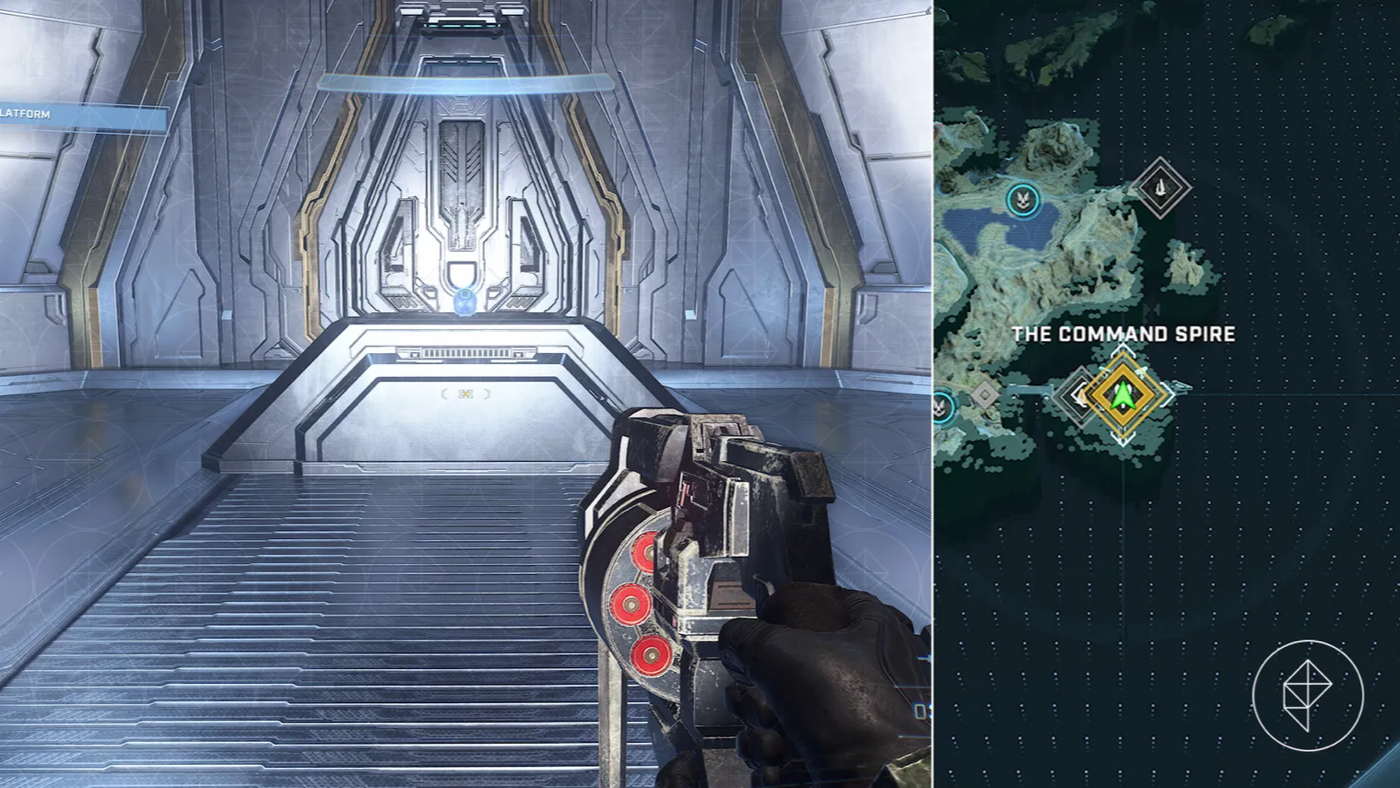Click the small plain gray diamond map marker

[986, 394]
